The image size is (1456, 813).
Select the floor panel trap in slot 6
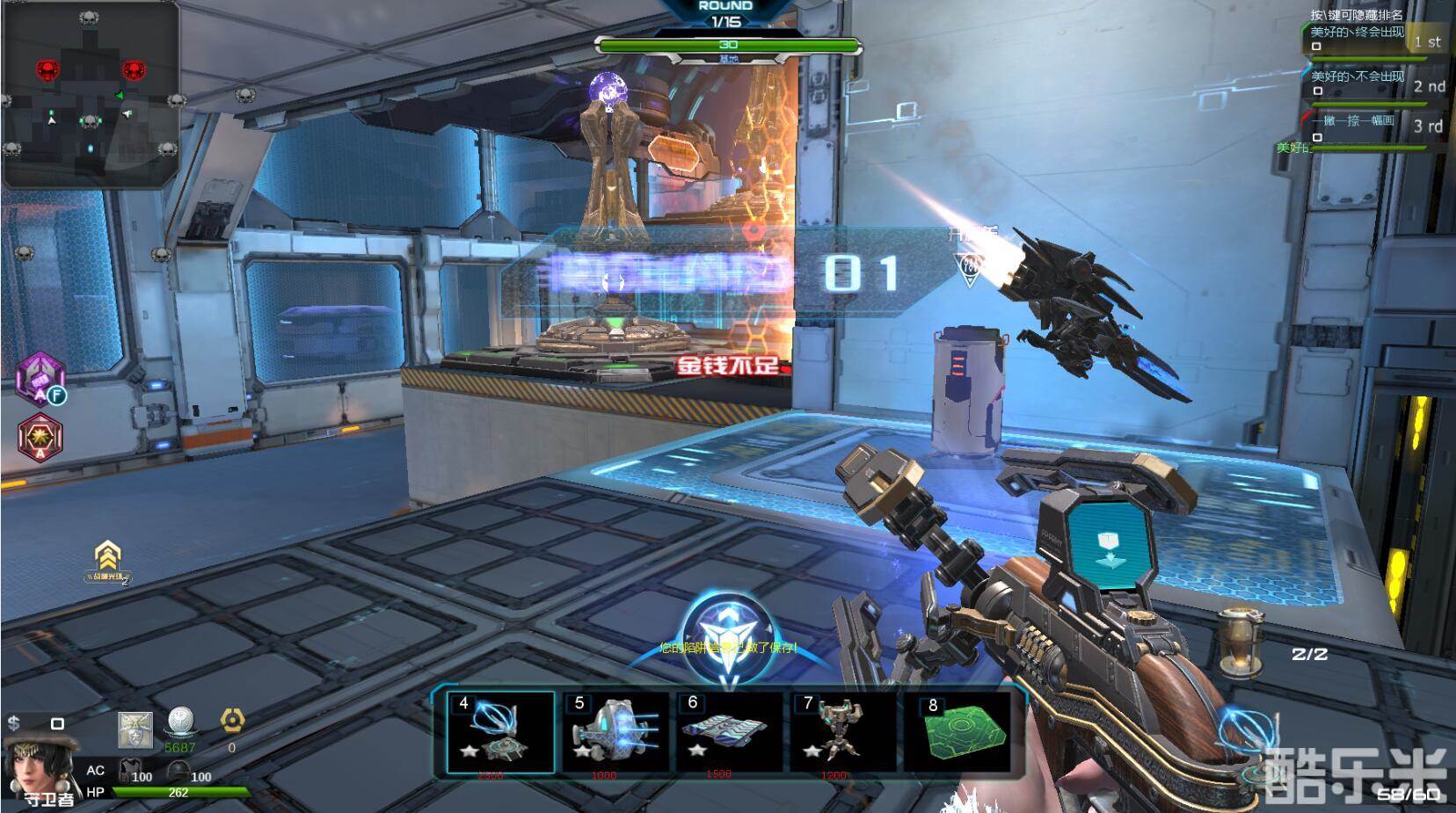729,732
